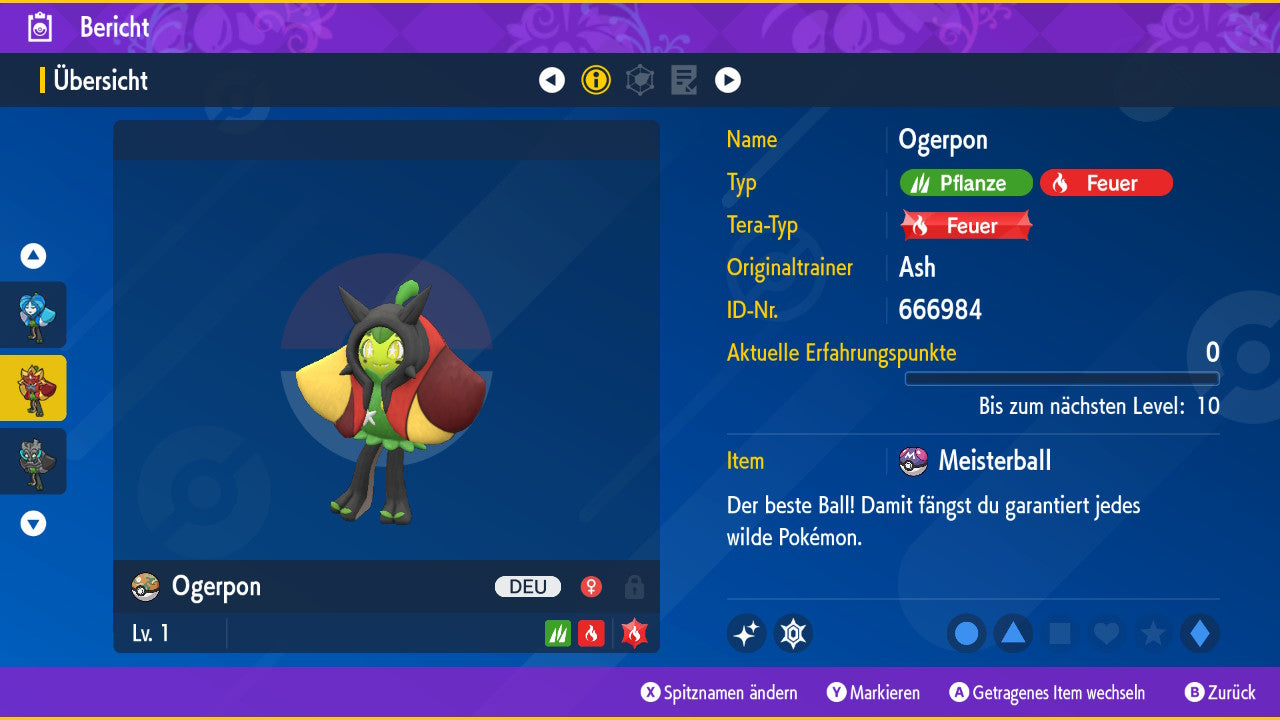1280x720 pixels.
Task: Open the Pokémon summary info page
Action: click(596, 80)
